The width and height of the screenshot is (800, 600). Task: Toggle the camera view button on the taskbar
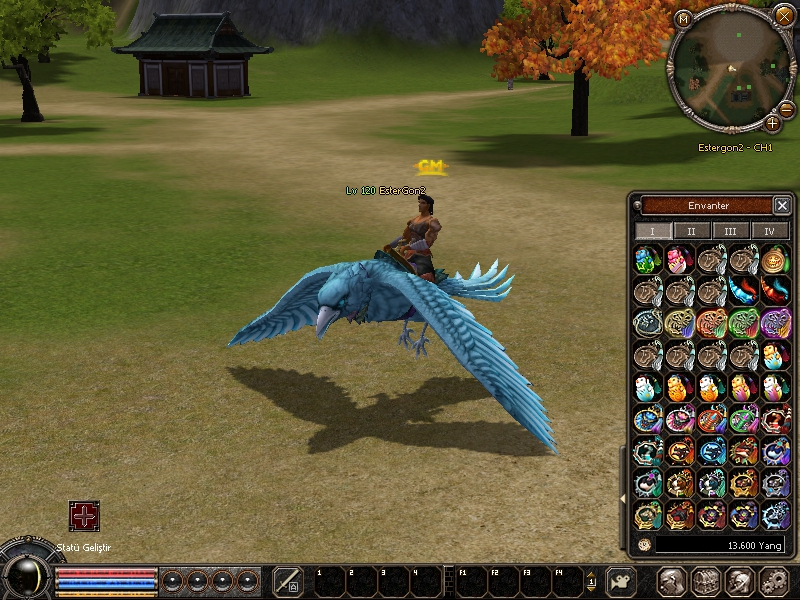coord(623,581)
